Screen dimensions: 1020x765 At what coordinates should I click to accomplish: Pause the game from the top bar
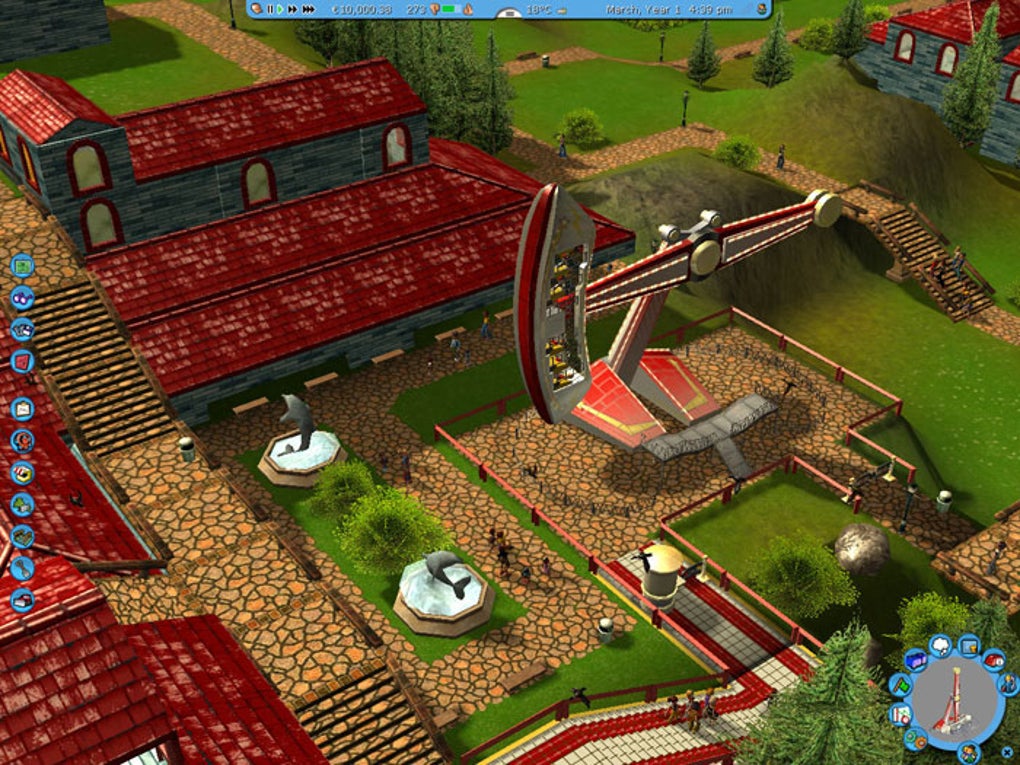point(270,9)
